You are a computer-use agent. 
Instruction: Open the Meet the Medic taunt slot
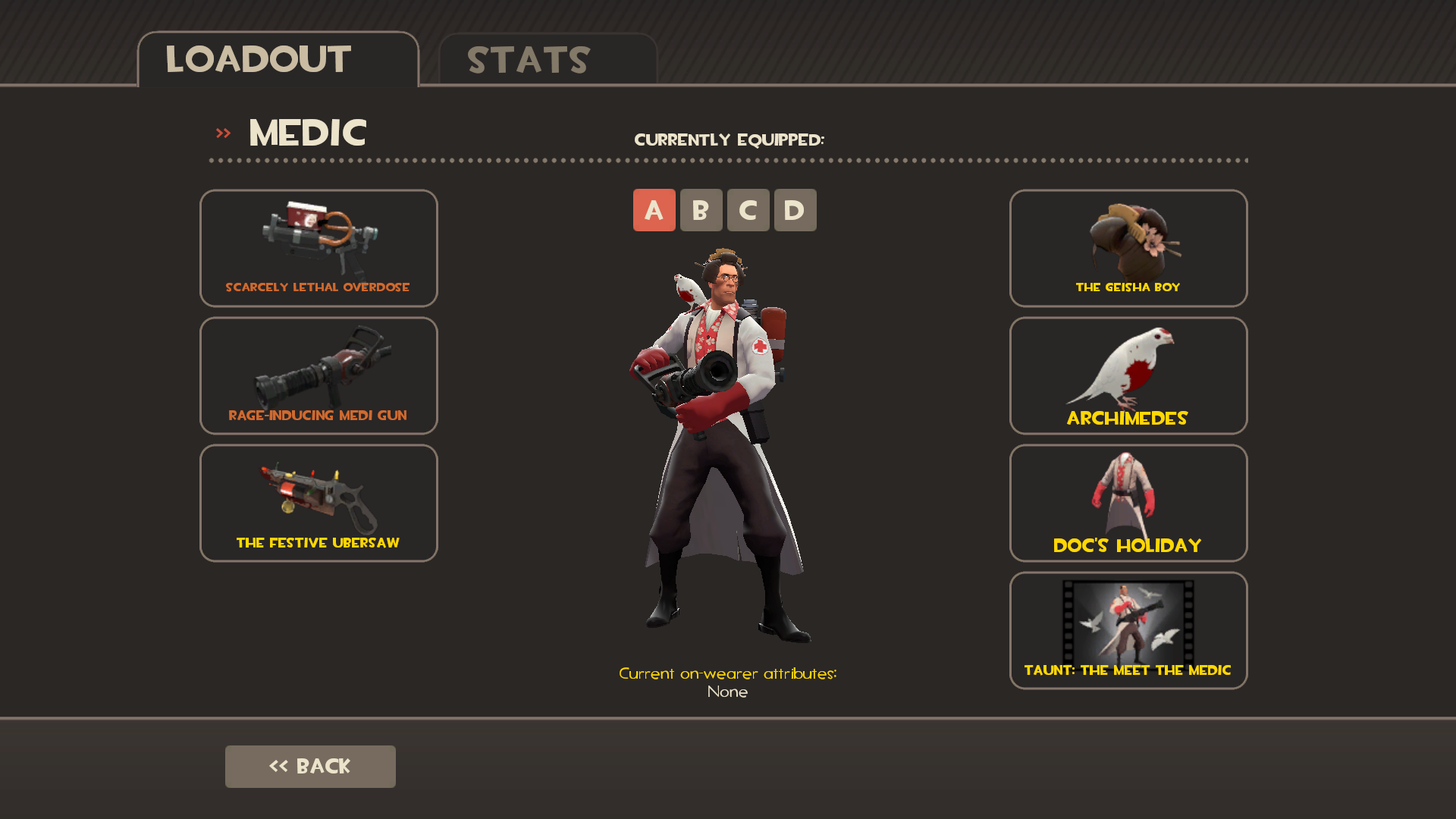click(x=1128, y=630)
